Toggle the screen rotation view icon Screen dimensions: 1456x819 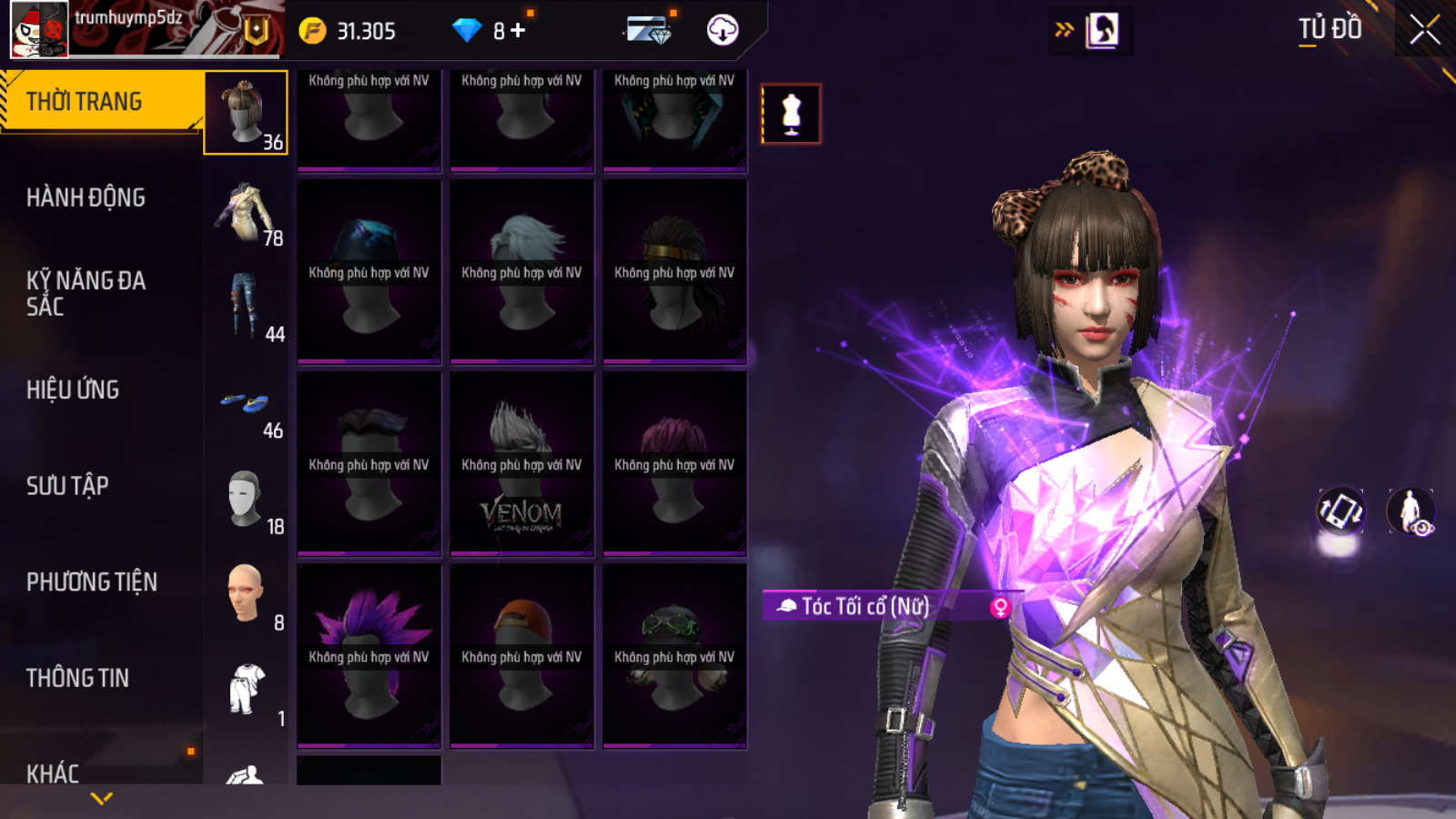(x=1340, y=511)
